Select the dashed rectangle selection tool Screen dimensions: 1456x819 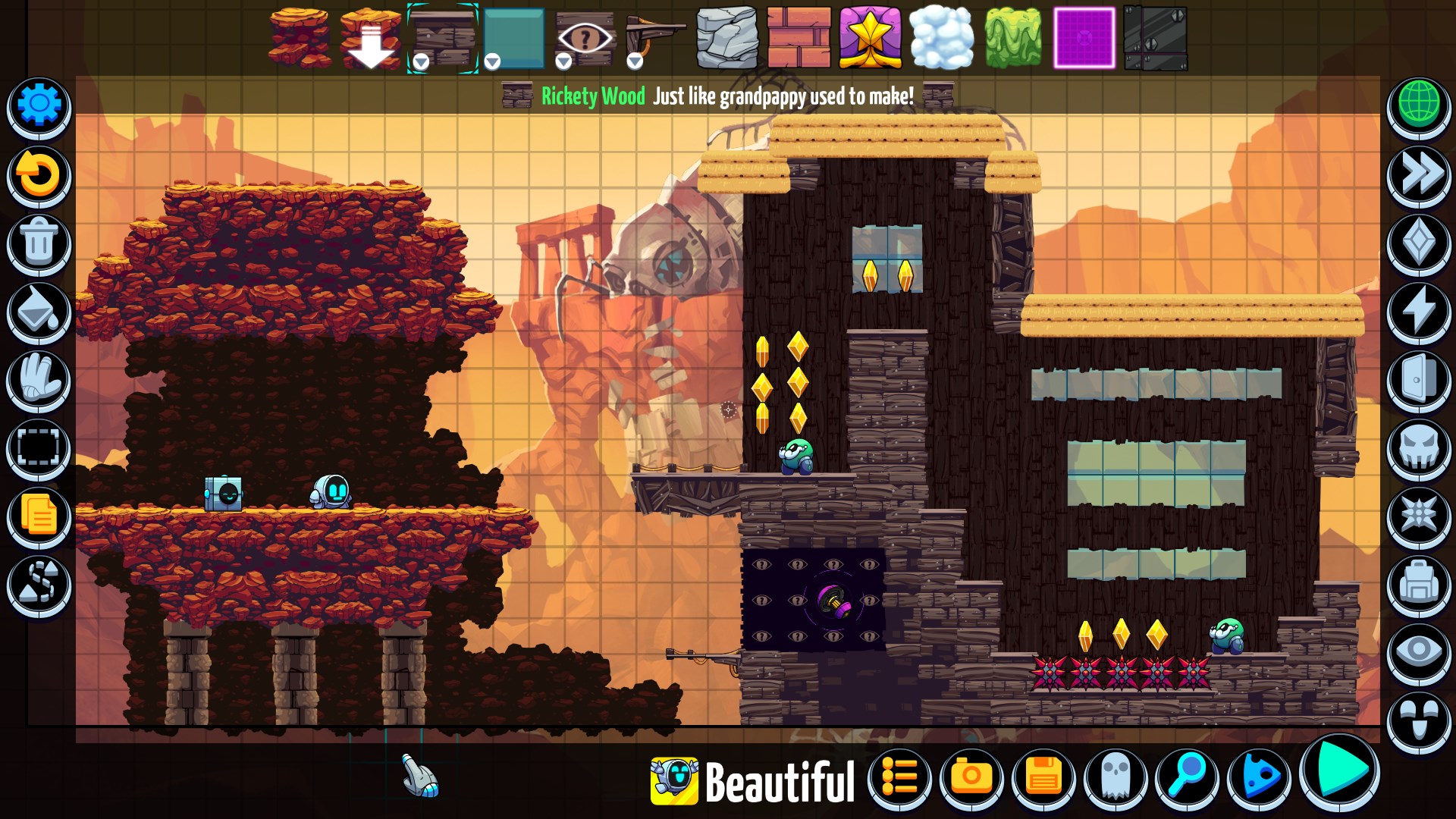click(39, 447)
